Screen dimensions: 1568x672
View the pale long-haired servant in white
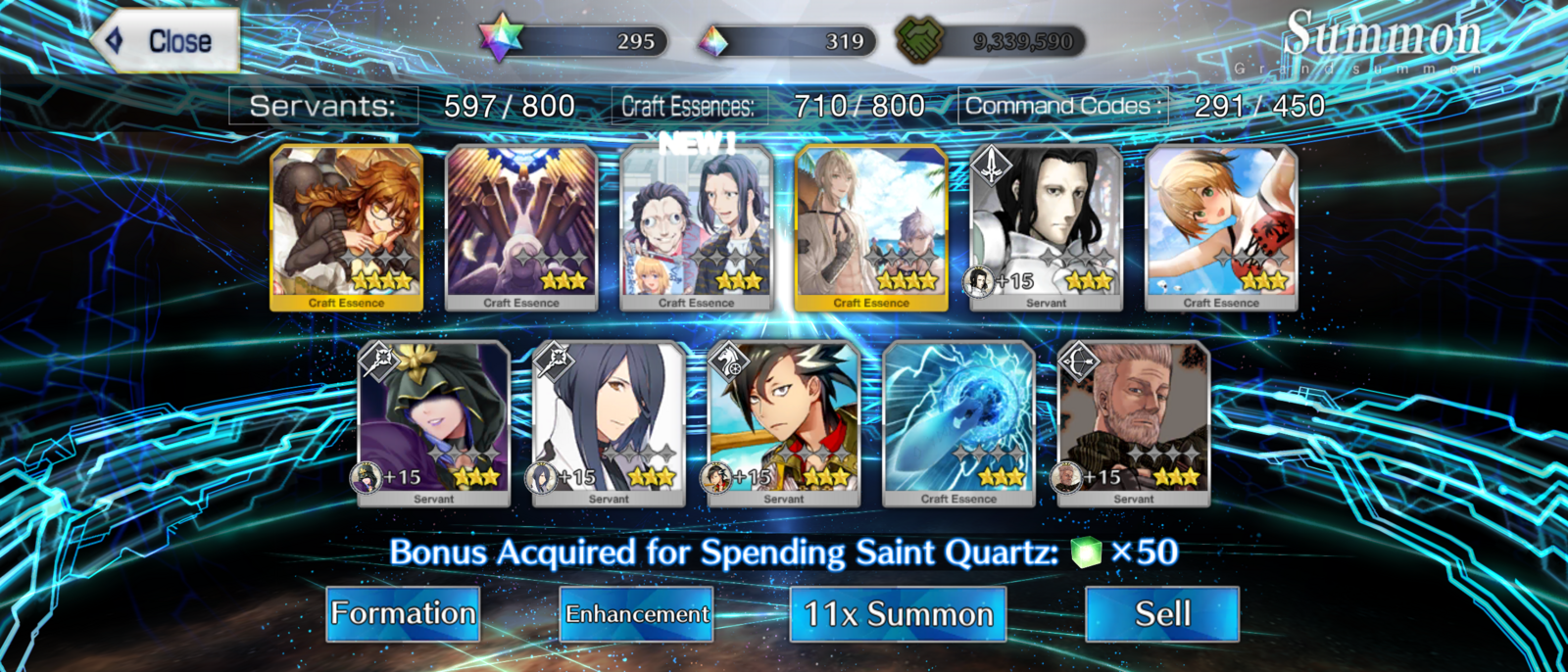(x=1046, y=227)
